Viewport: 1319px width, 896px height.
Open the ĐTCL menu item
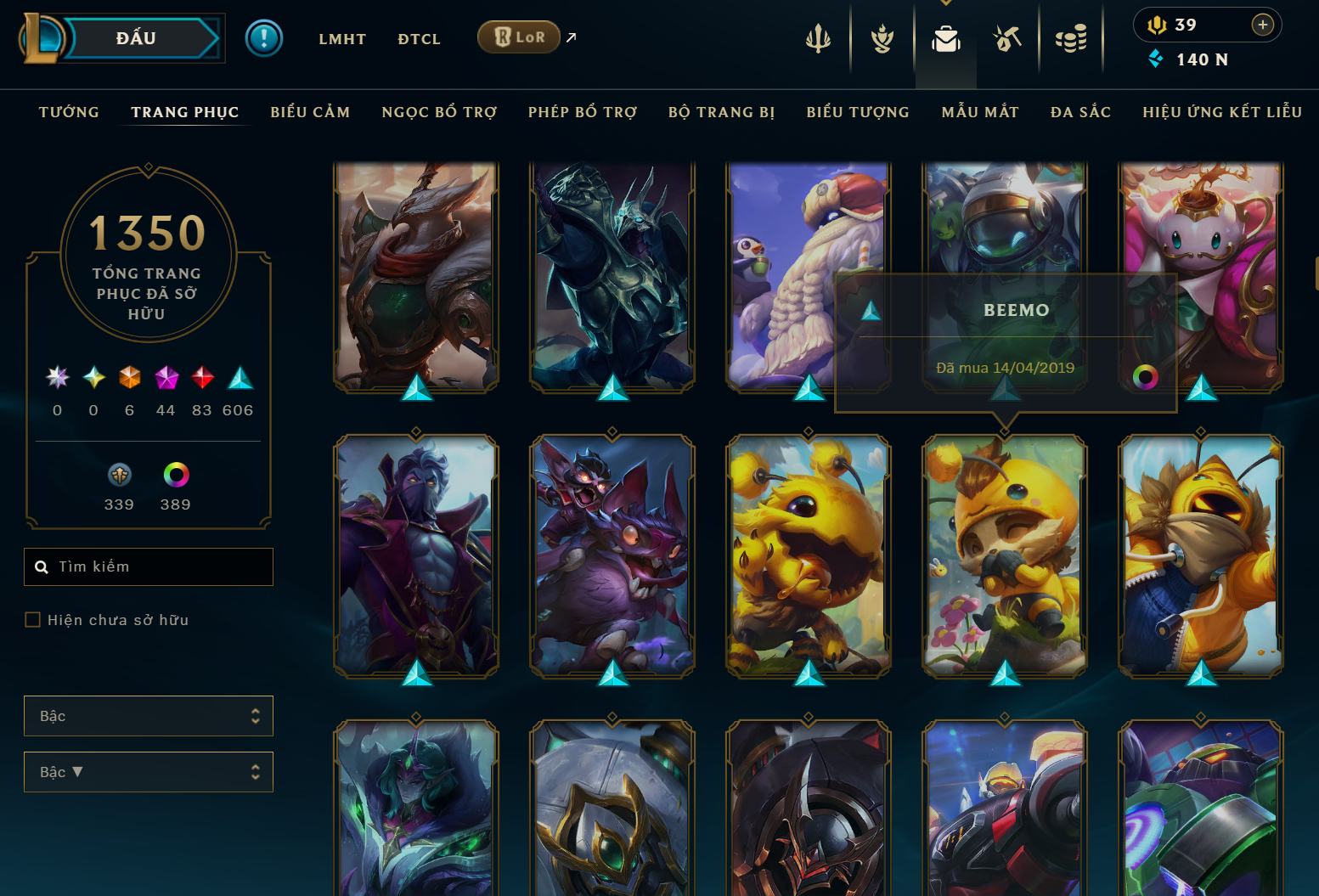click(x=419, y=38)
